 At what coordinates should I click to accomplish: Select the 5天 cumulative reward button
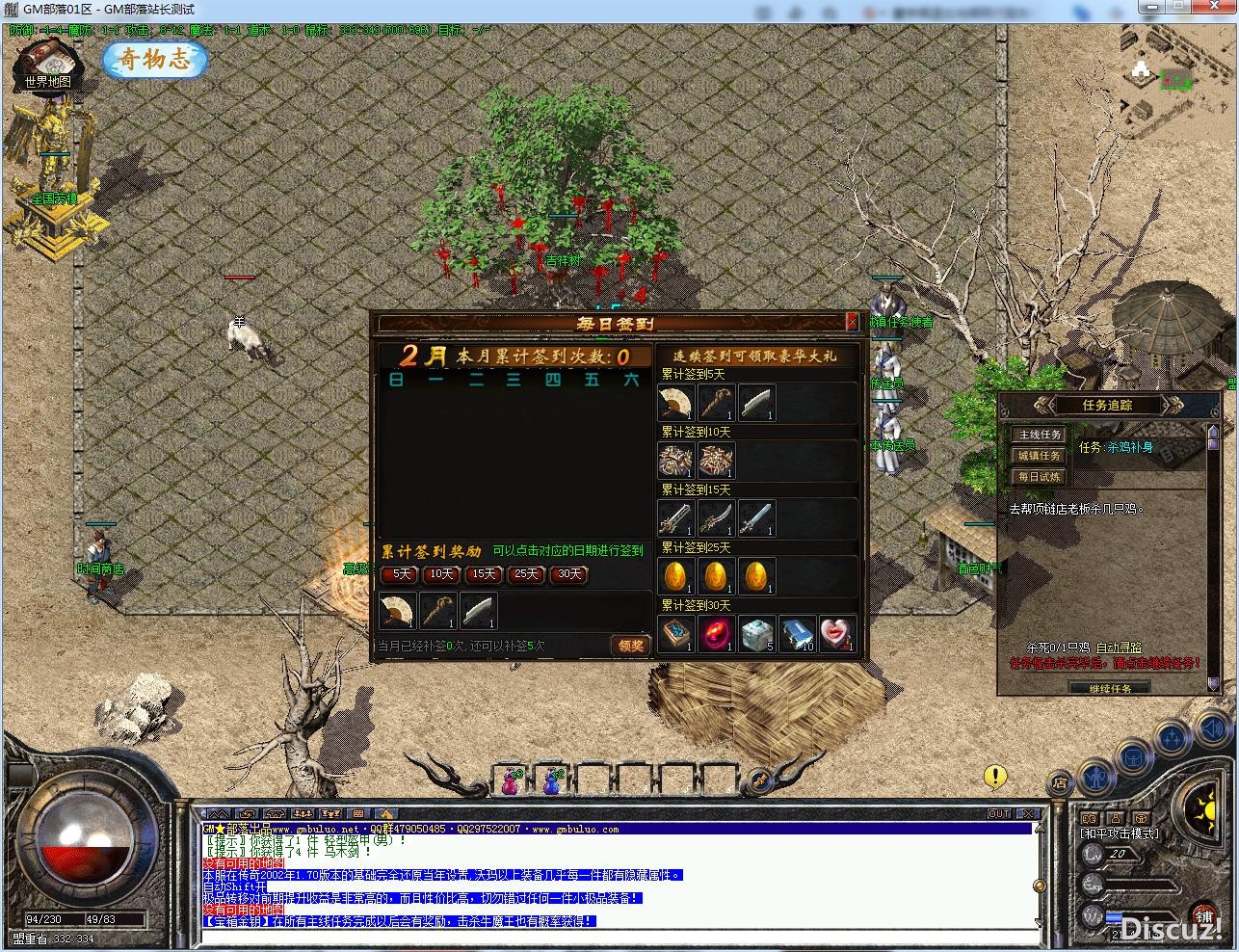point(399,574)
